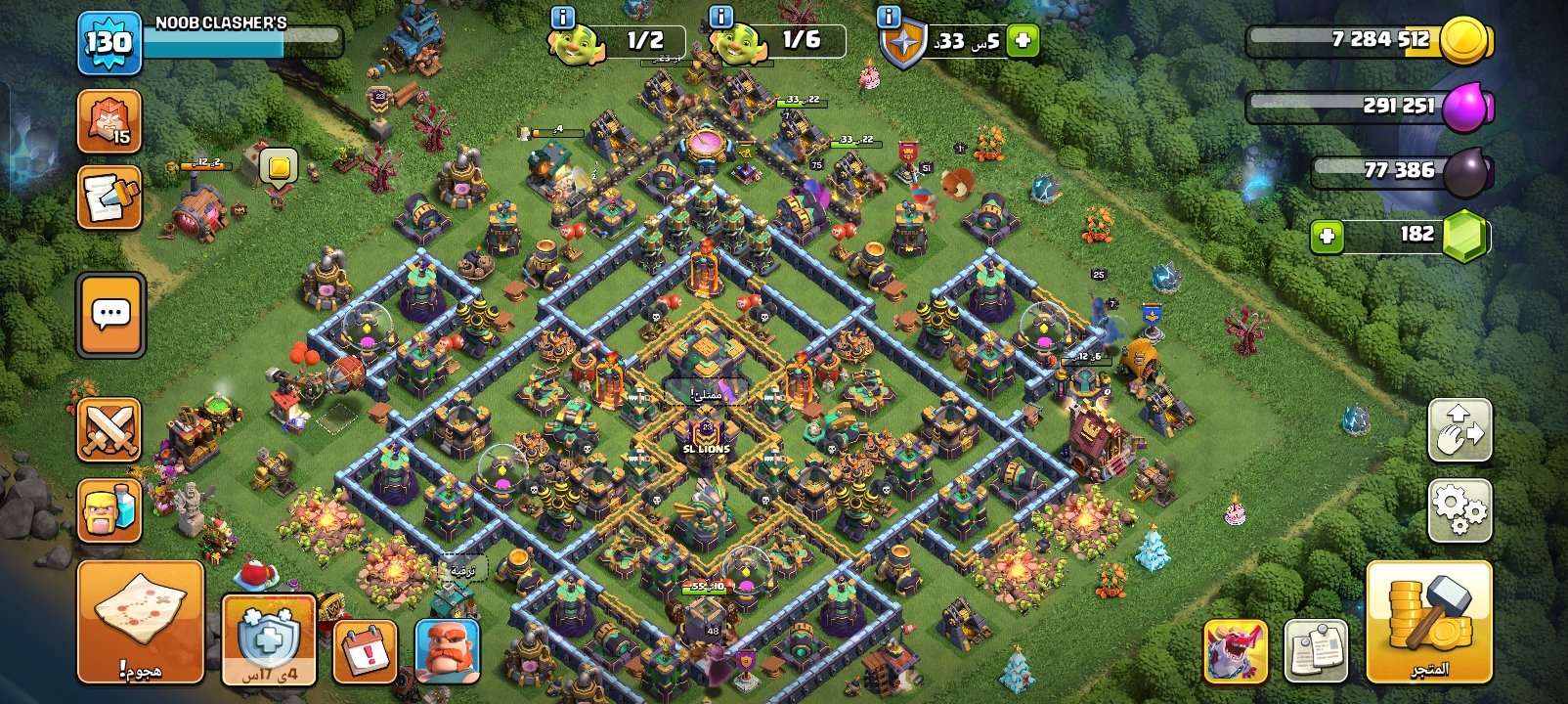Open the trophy league badge showing 15
Viewport: 1568px width, 704px height.
(x=109, y=121)
